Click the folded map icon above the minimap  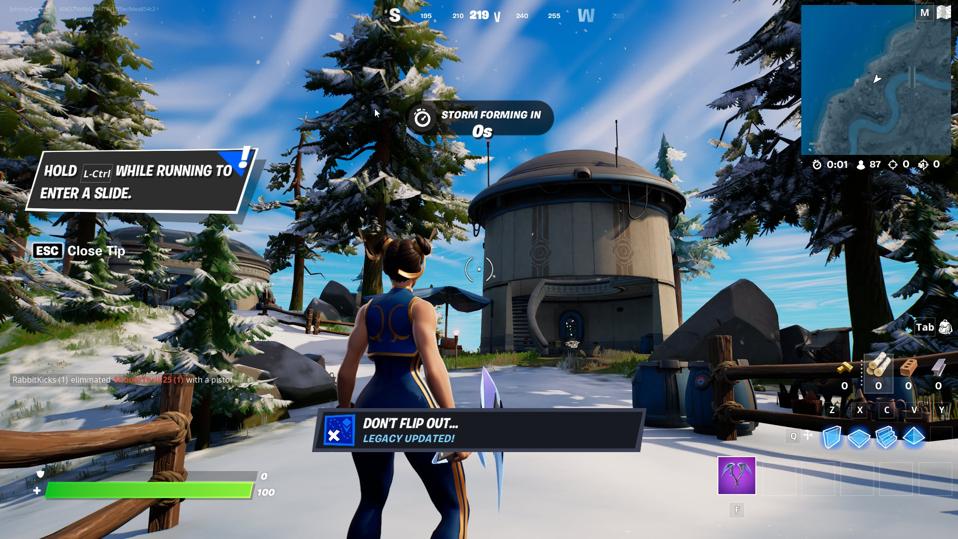[x=943, y=13]
